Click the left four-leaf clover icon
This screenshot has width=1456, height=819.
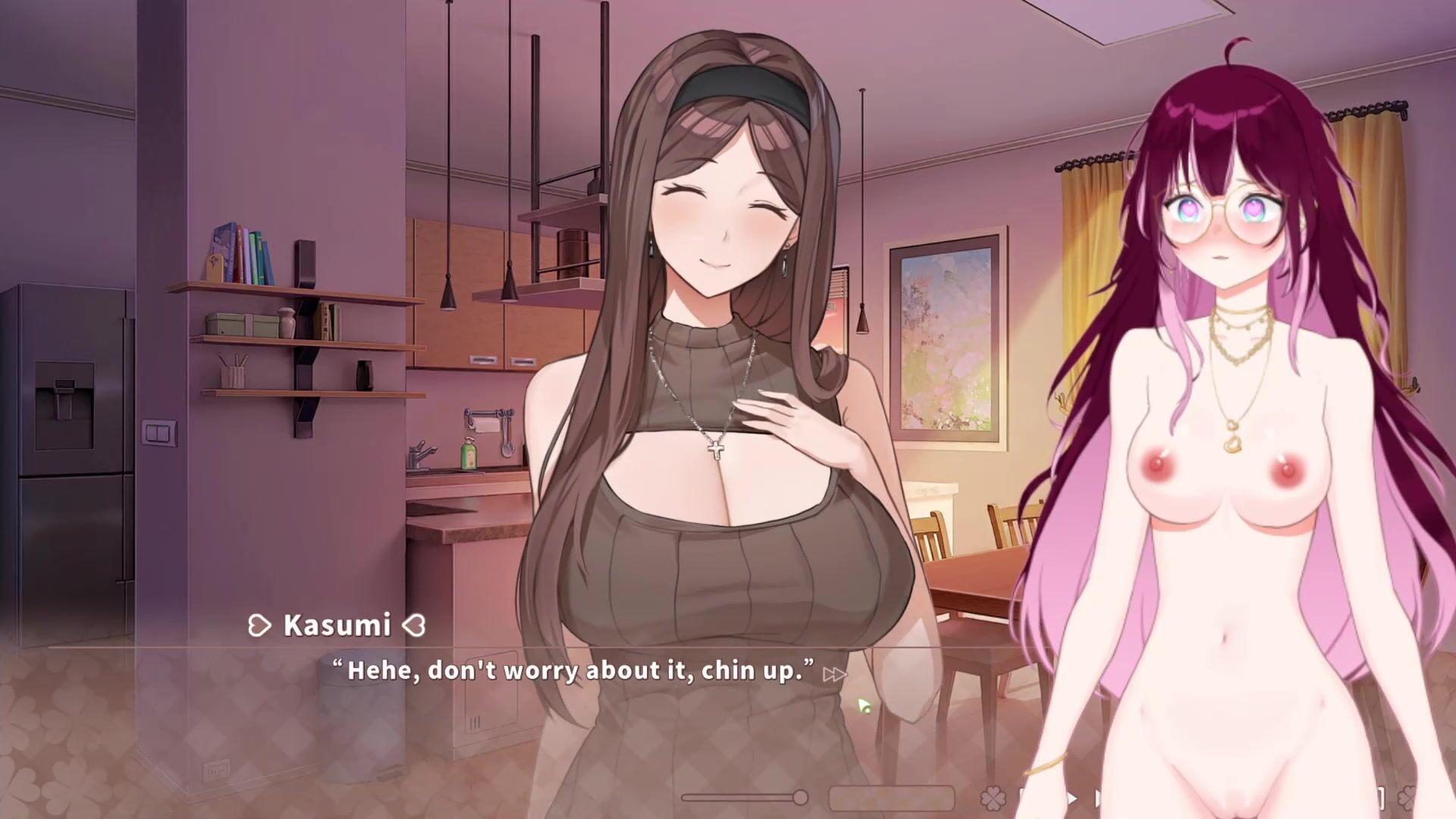coord(993,799)
